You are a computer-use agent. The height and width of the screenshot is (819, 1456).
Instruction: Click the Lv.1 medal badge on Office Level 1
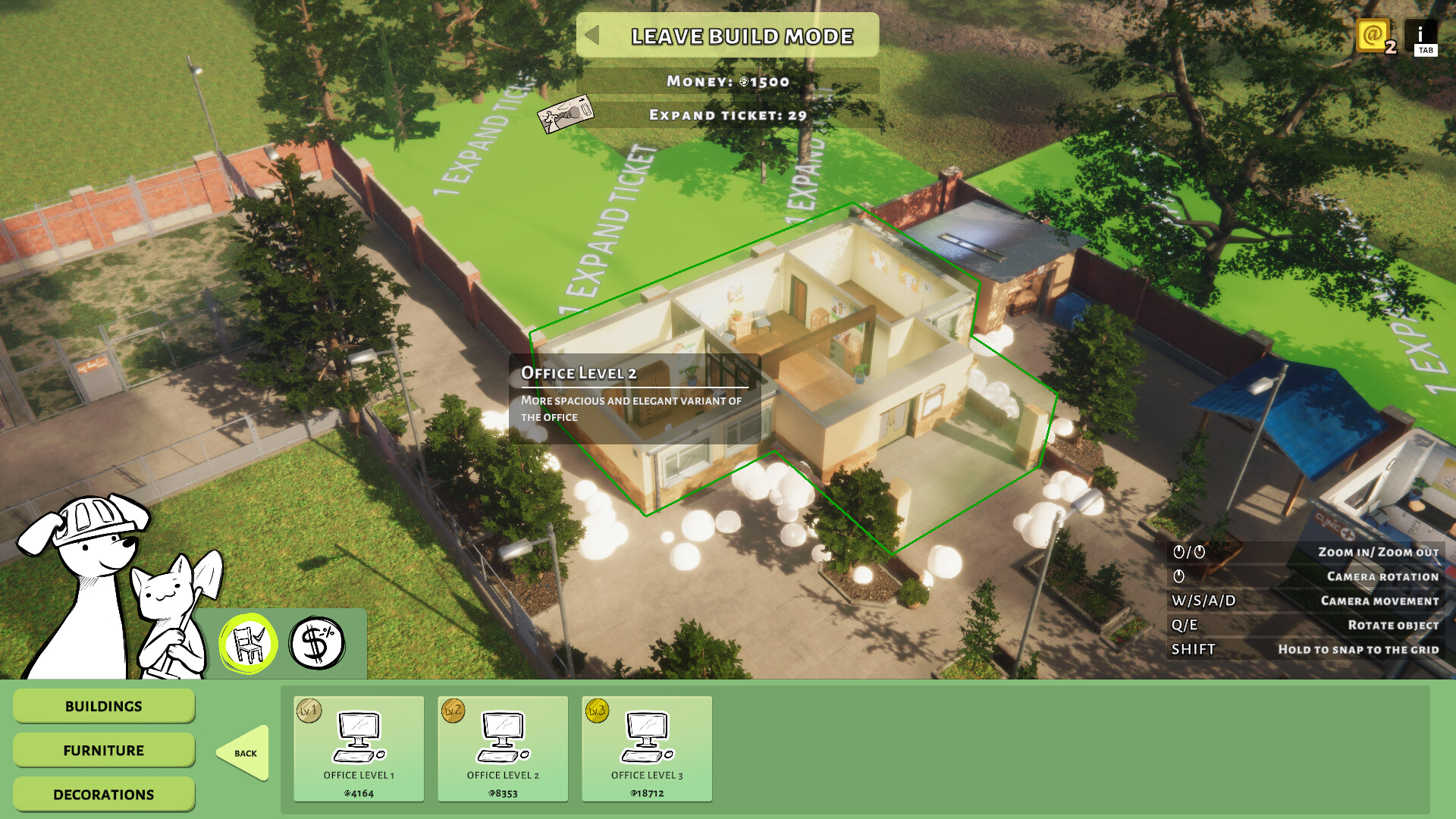308,713
